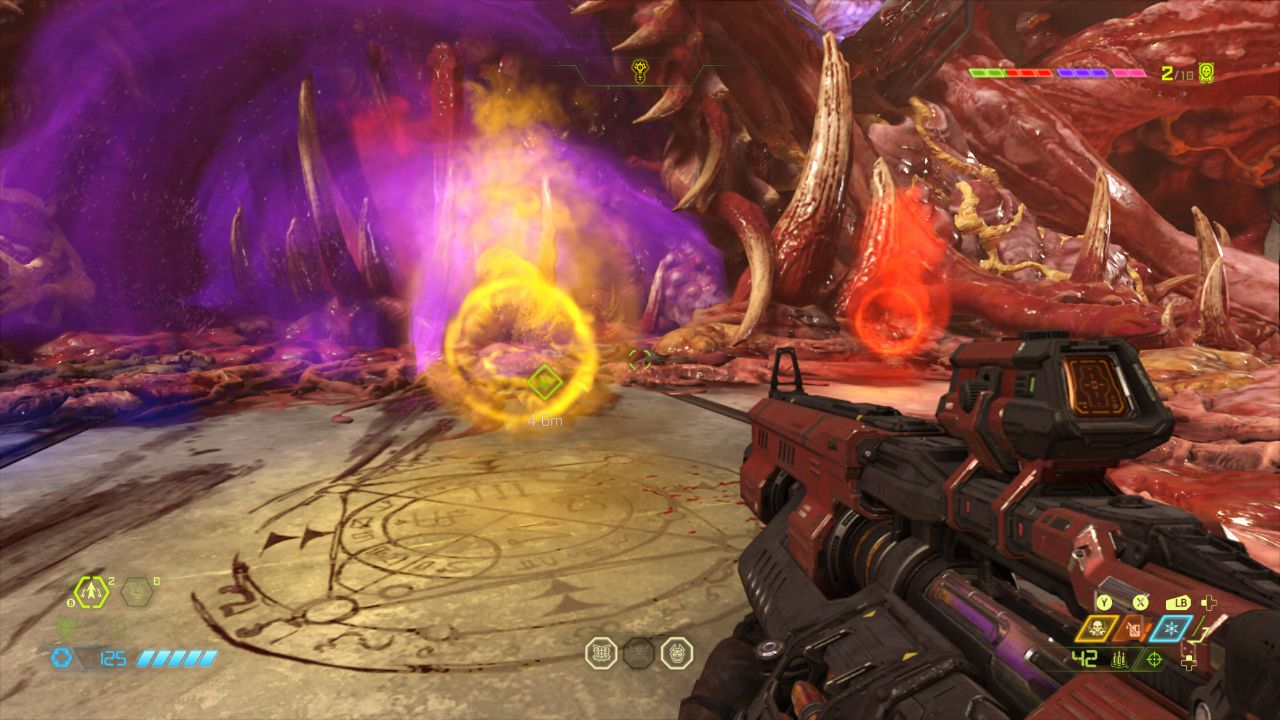Image resolution: width=1280 pixels, height=720 pixels.
Task: Select the left rune icon at bottom center
Action: tap(601, 653)
